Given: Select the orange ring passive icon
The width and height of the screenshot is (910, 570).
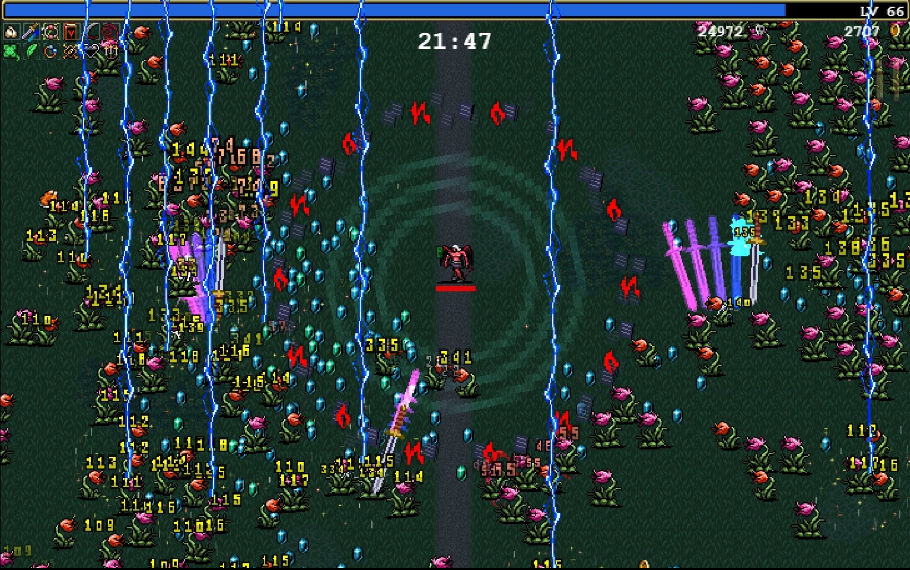Looking at the screenshot, I should (x=50, y=51).
